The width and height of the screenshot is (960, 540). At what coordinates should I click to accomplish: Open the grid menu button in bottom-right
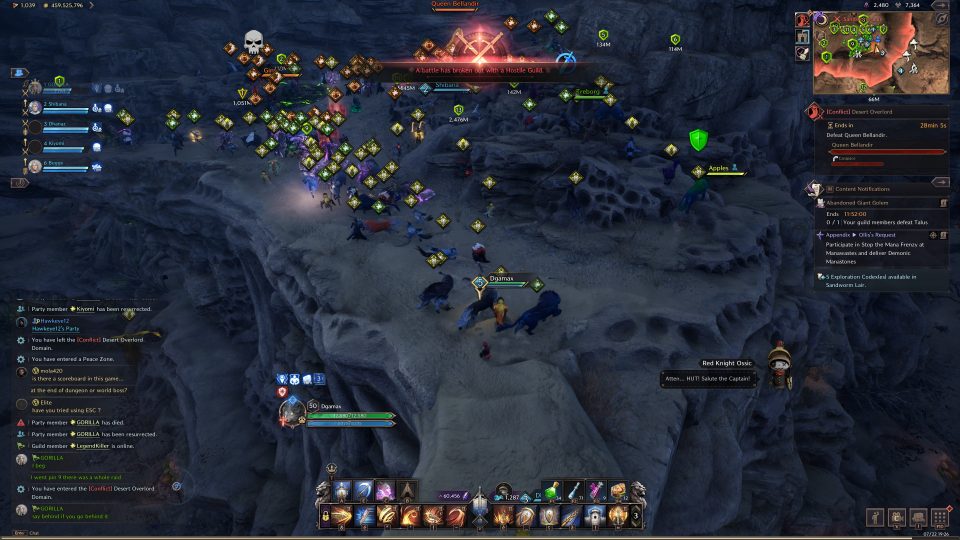point(939,517)
